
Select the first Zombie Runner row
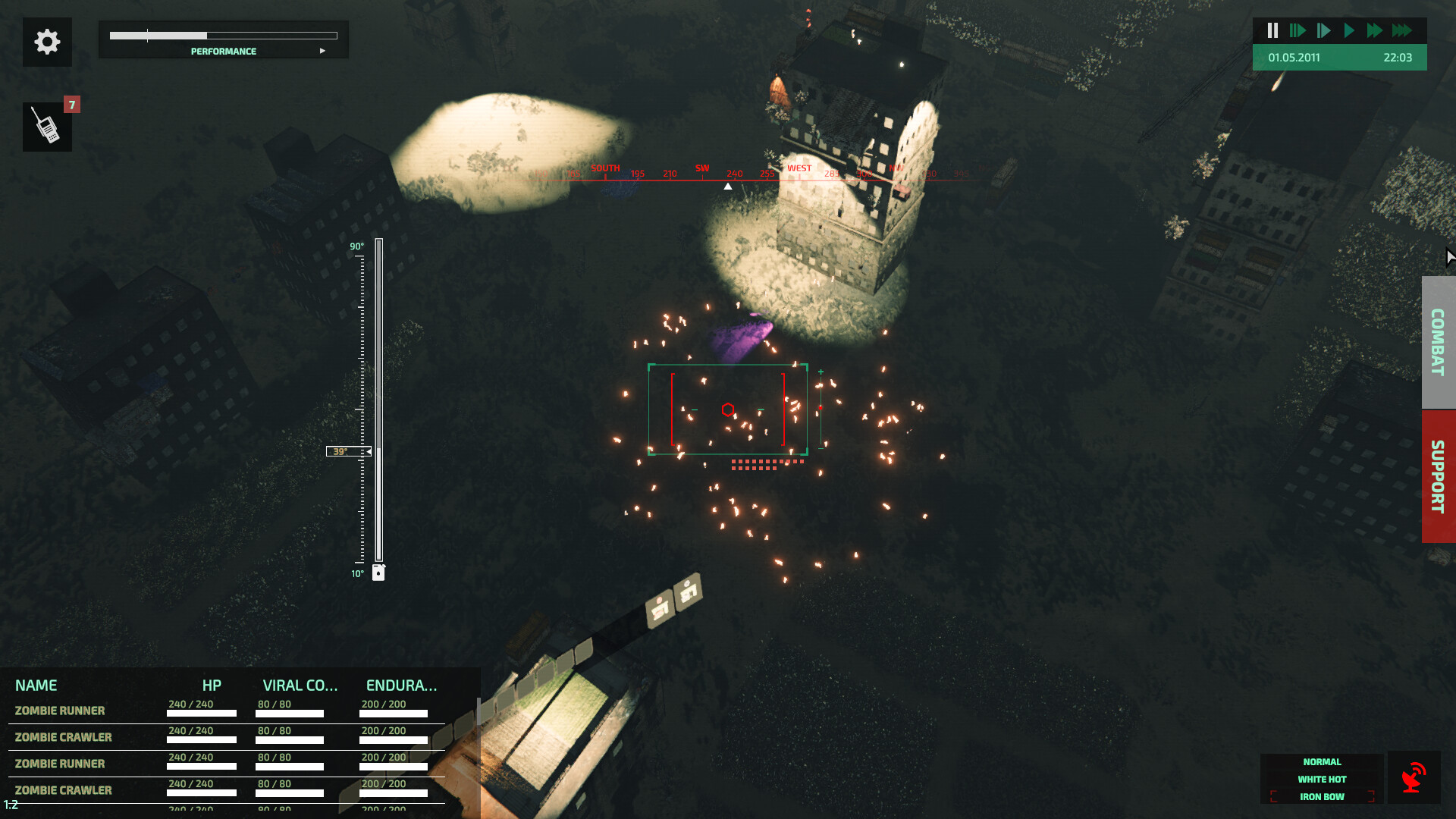tap(61, 711)
